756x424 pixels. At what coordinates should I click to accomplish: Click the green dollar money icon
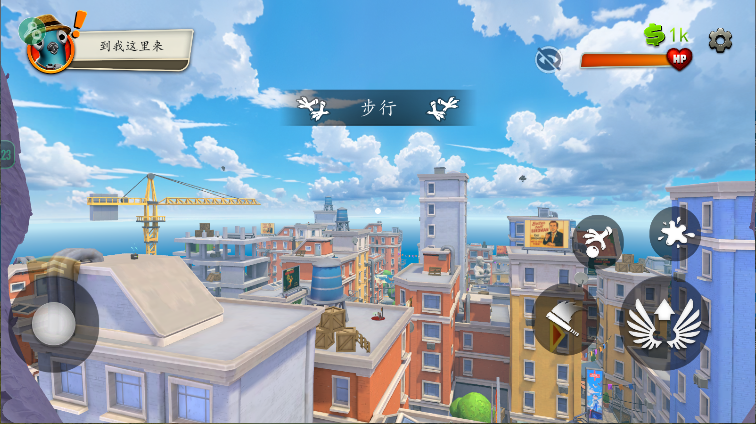click(x=655, y=36)
